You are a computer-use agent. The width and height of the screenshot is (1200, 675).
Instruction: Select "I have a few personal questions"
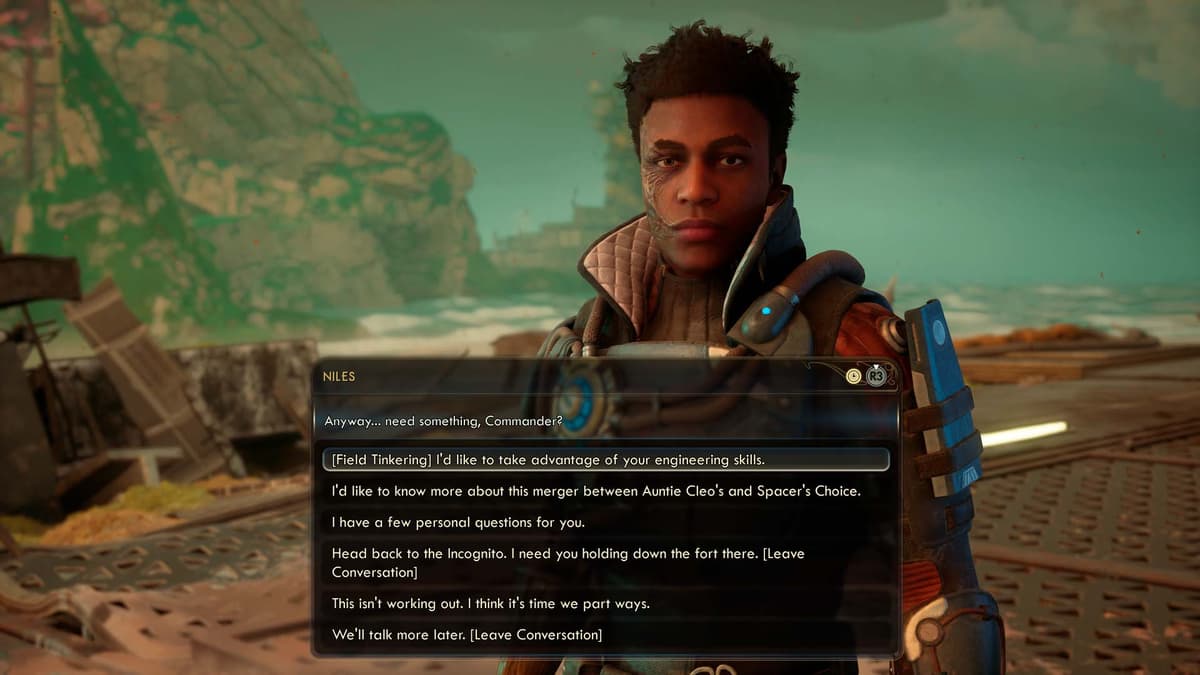pos(472,522)
